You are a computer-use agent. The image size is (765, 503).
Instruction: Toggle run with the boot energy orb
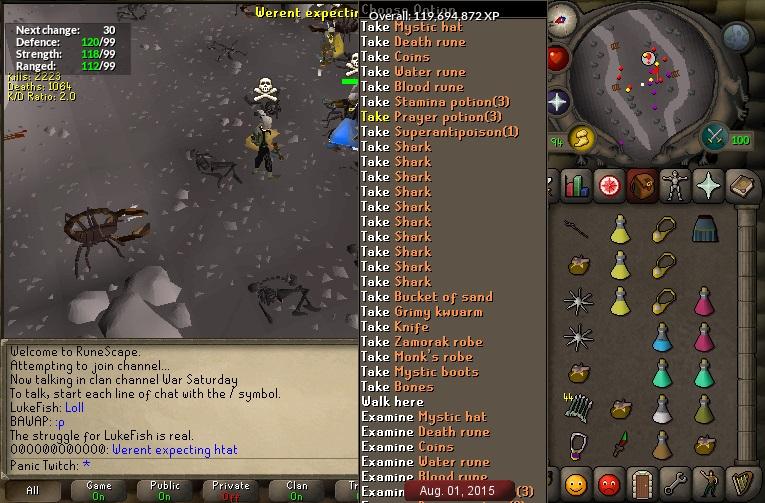pos(582,137)
